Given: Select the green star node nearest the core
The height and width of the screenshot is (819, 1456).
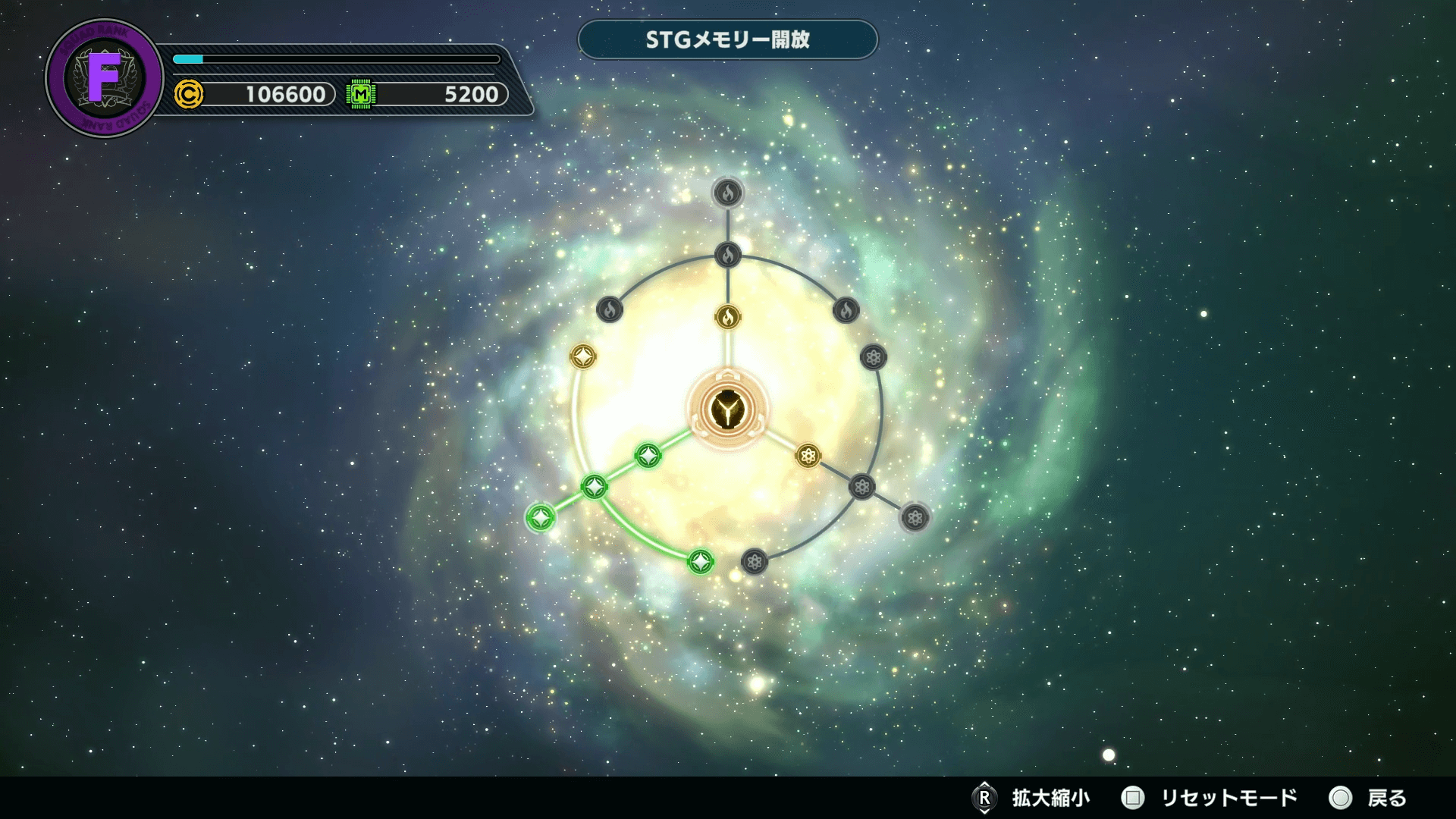Looking at the screenshot, I should pos(648,455).
